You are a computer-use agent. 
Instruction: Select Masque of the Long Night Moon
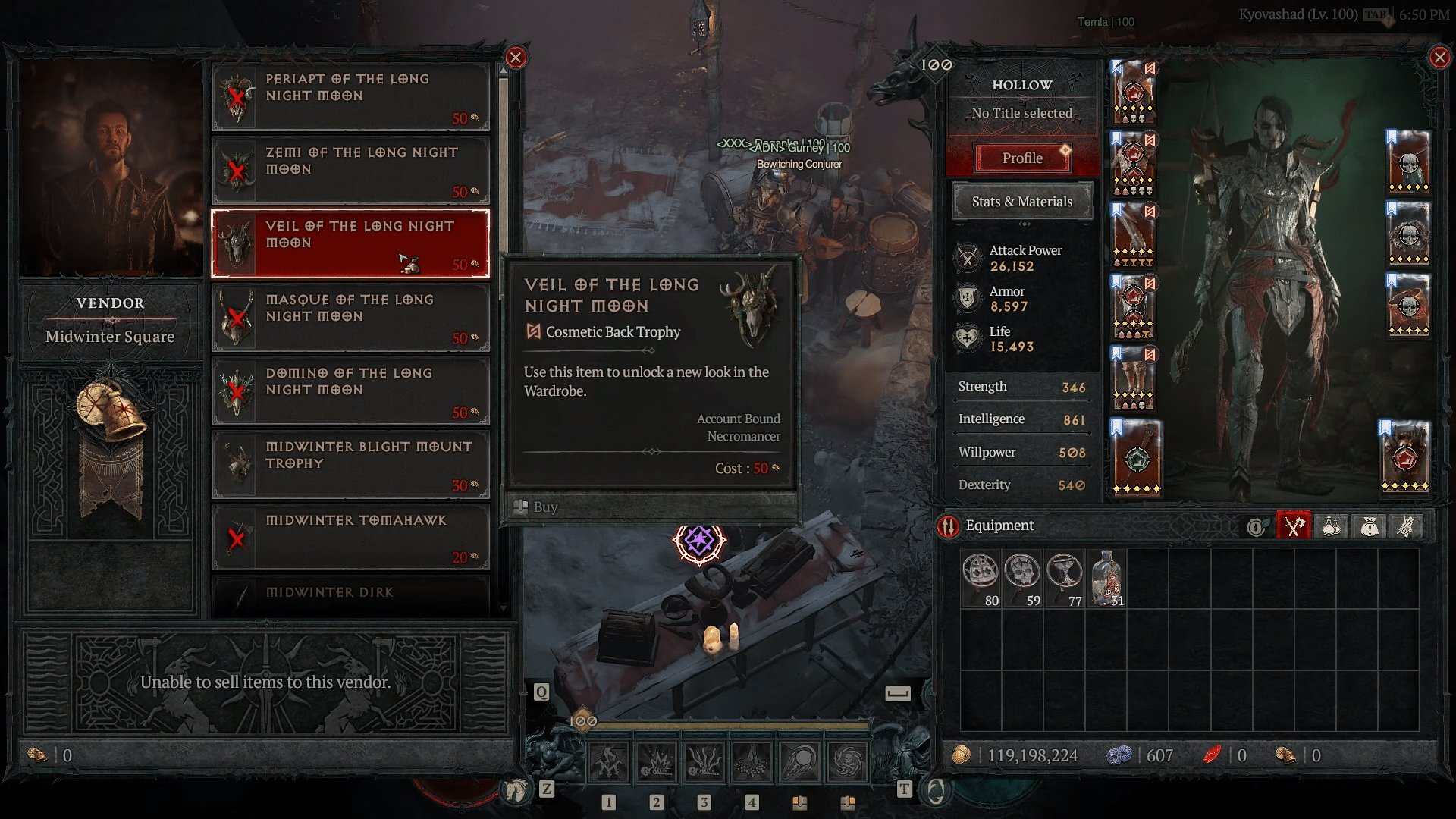click(350, 316)
